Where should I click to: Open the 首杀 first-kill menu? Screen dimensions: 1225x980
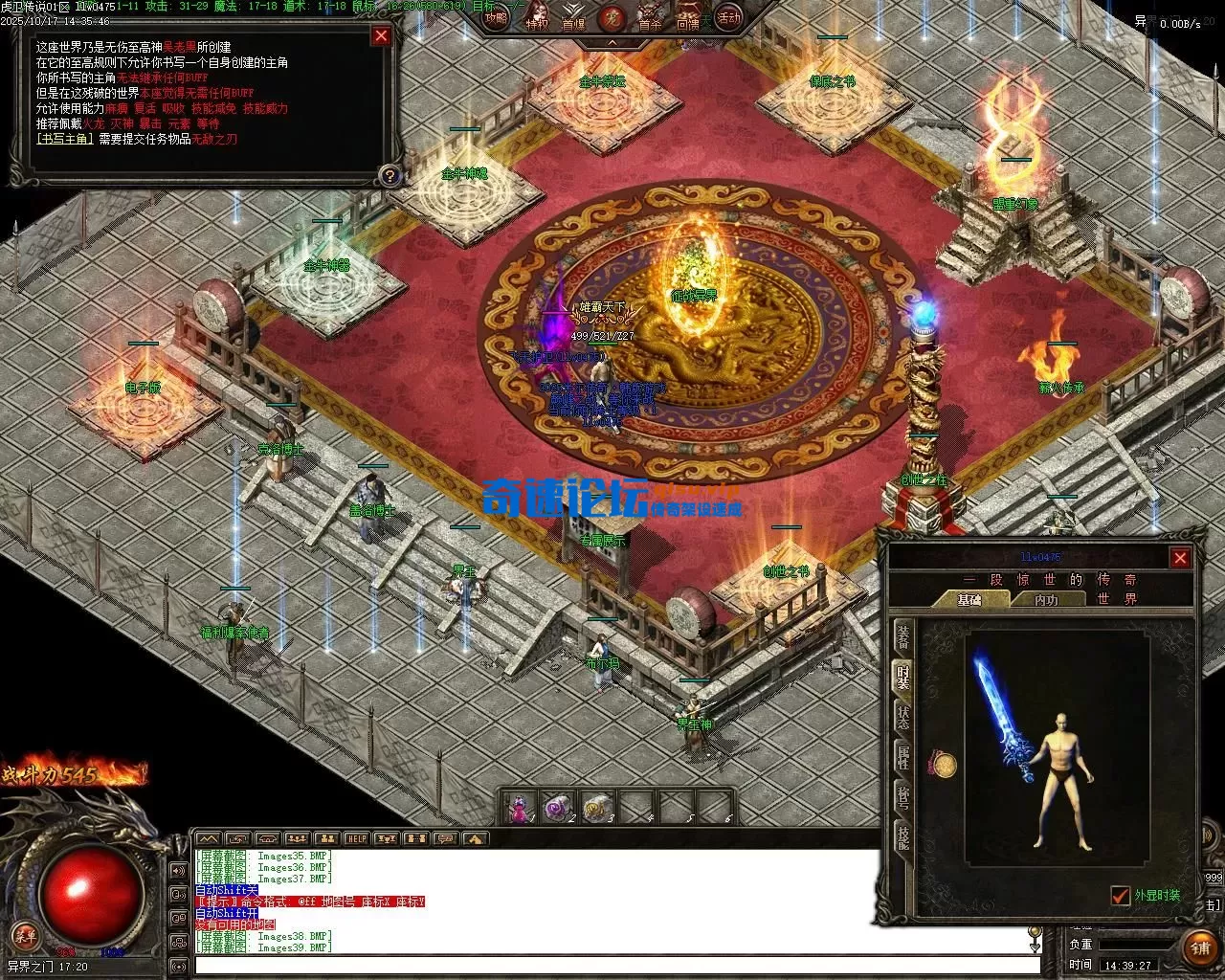coord(650,21)
